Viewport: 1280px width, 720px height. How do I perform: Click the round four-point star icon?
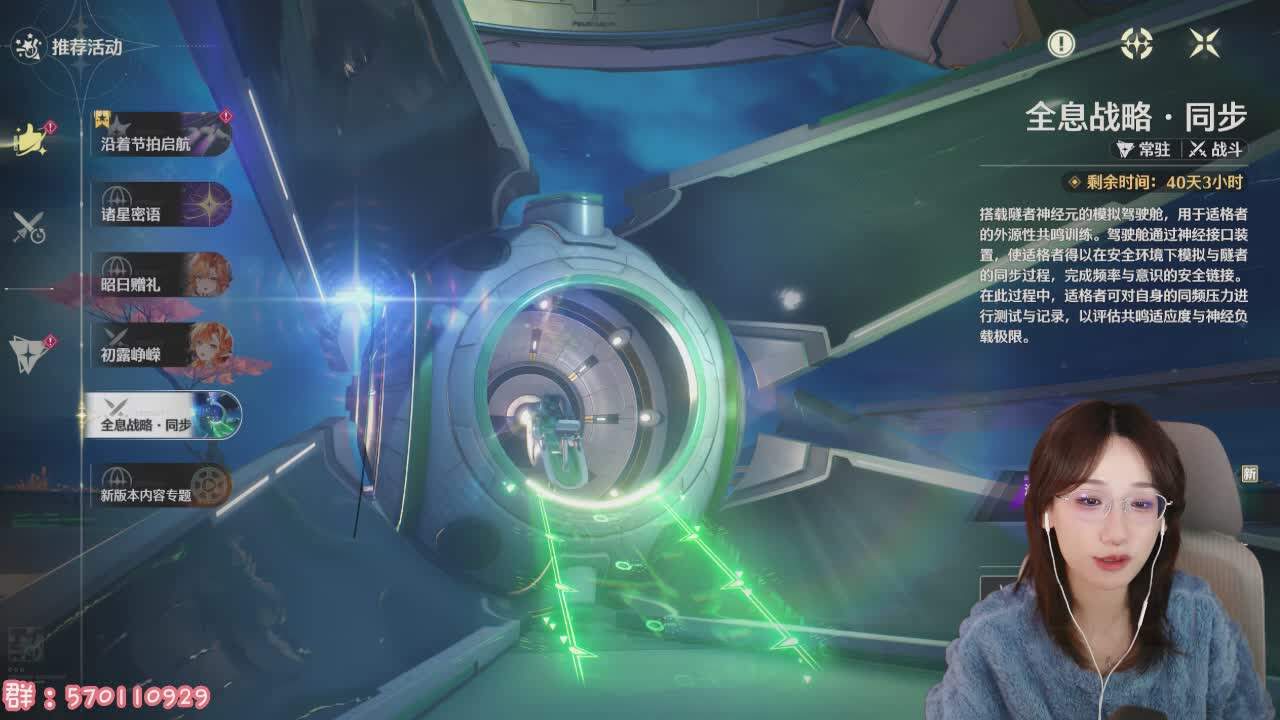click(x=1137, y=43)
